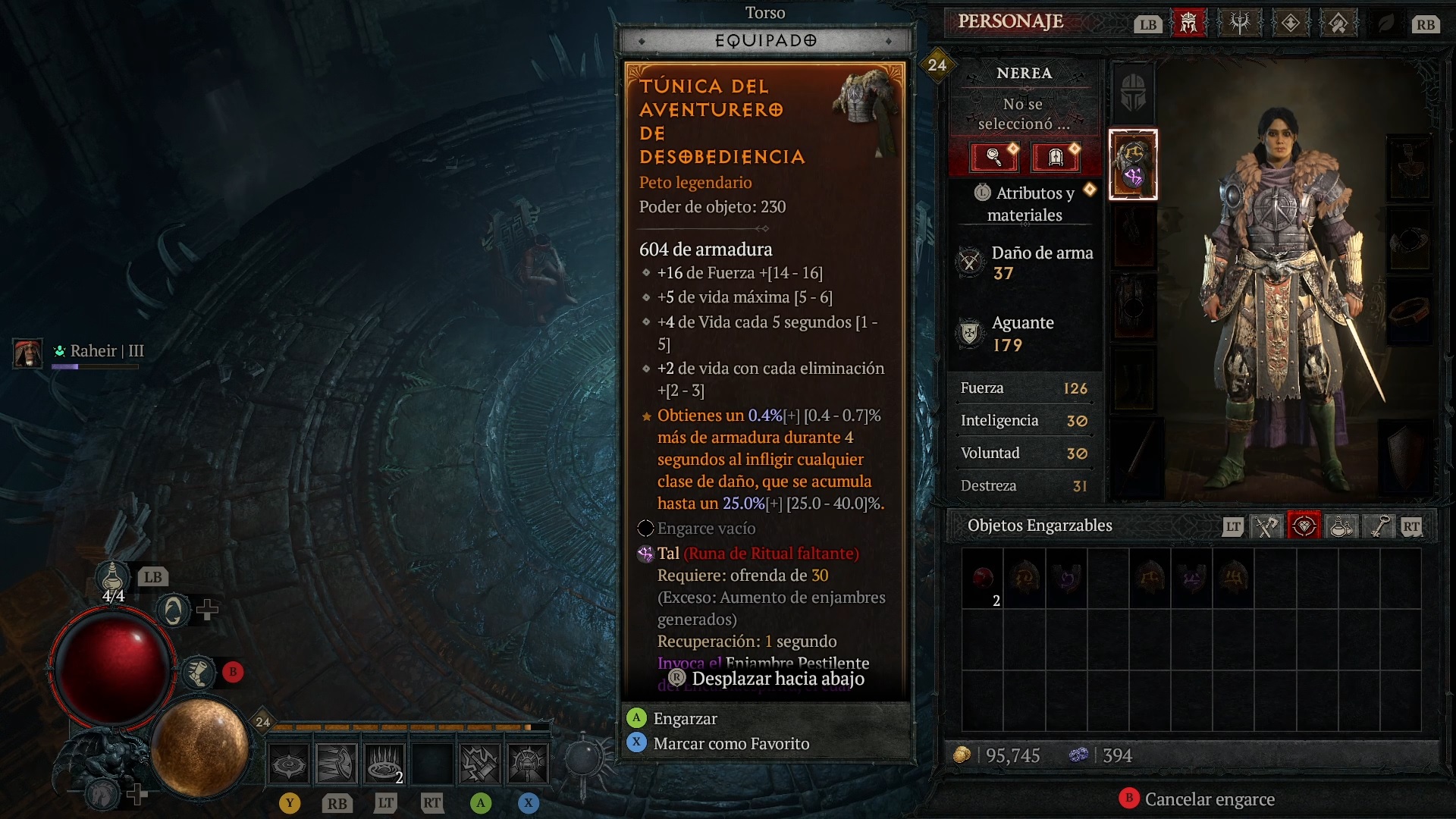Viewport: 1456px width, 819px height.
Task: Open the sword-and-wings skills tab
Action: tap(1239, 24)
